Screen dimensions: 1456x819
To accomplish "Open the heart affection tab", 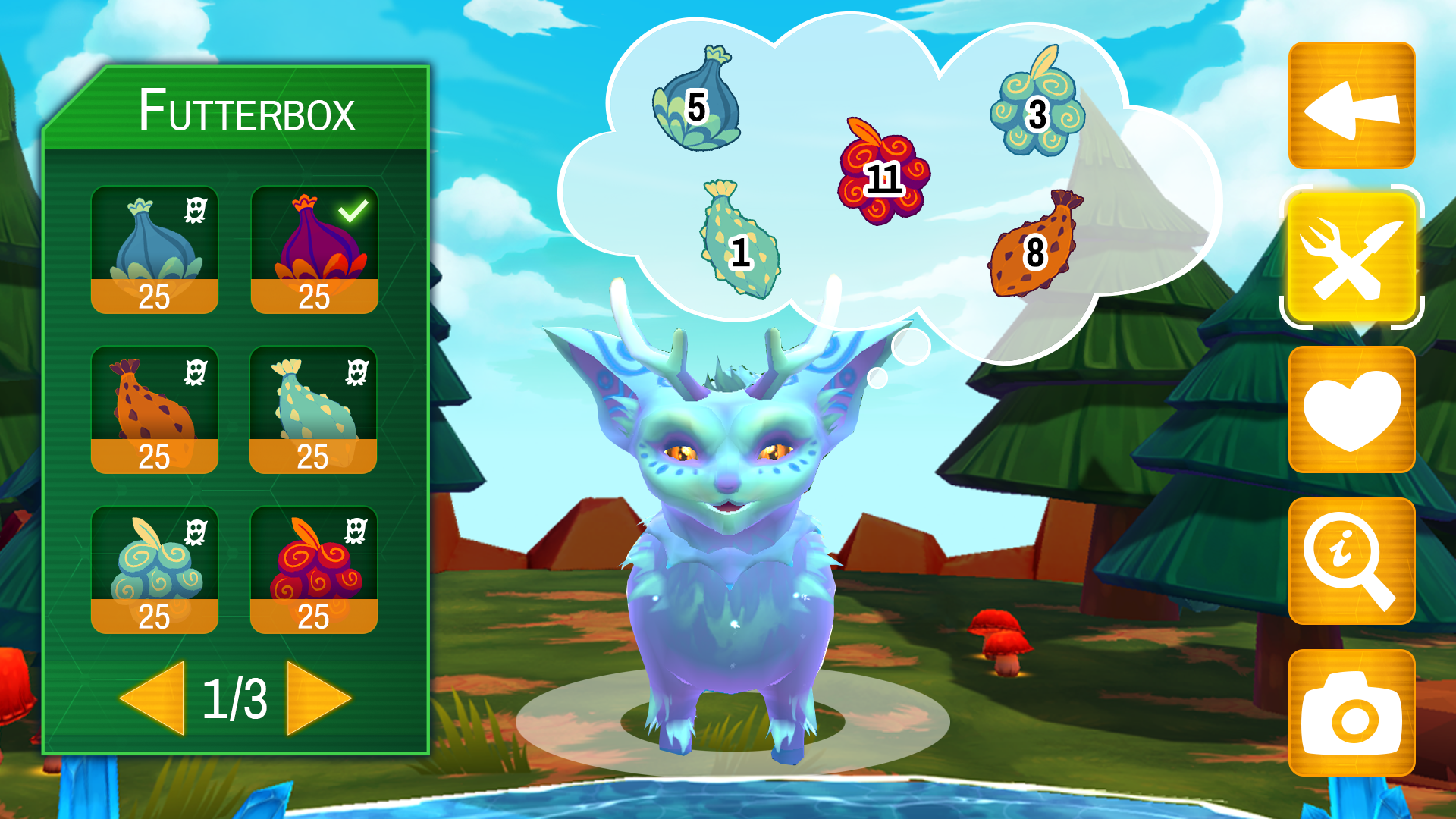I will click(x=1351, y=409).
